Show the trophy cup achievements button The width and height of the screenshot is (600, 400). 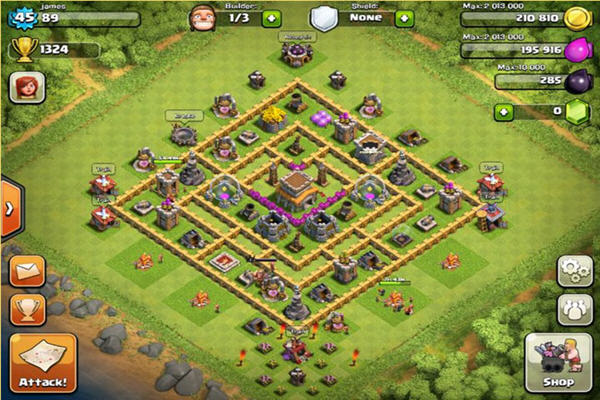tap(27, 308)
